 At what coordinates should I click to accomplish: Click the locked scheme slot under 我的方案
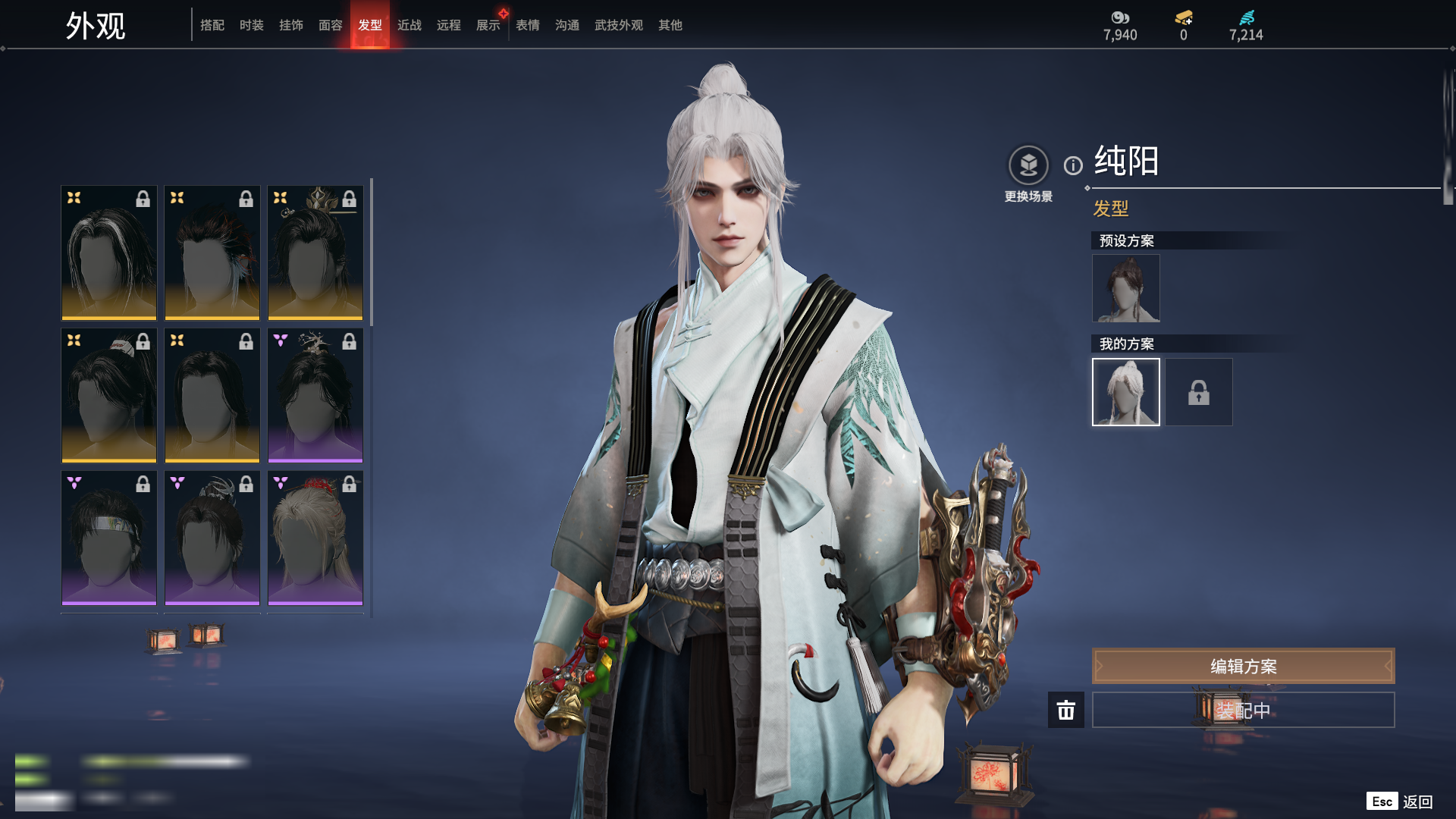click(x=1199, y=392)
